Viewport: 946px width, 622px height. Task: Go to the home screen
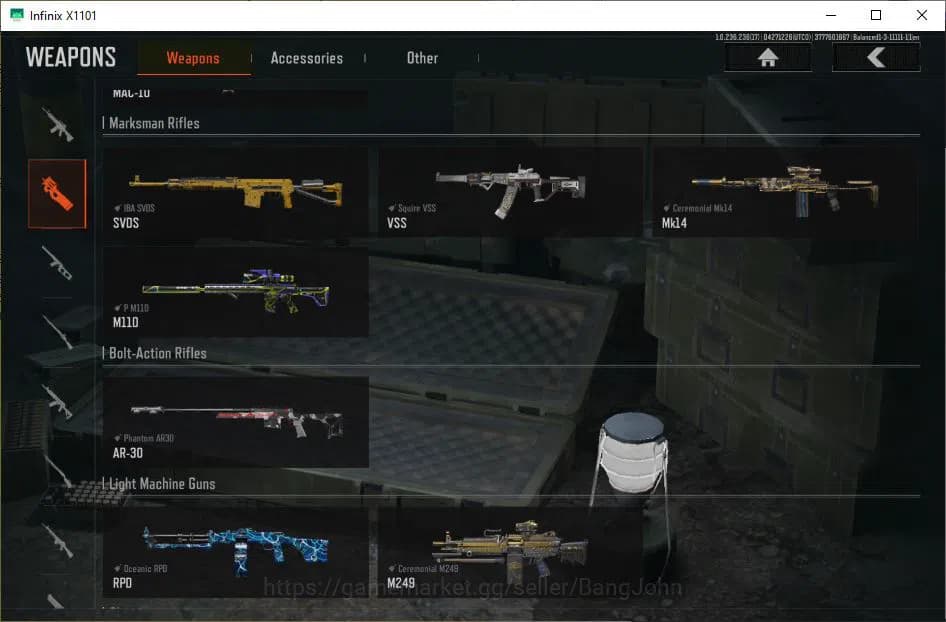(768, 58)
